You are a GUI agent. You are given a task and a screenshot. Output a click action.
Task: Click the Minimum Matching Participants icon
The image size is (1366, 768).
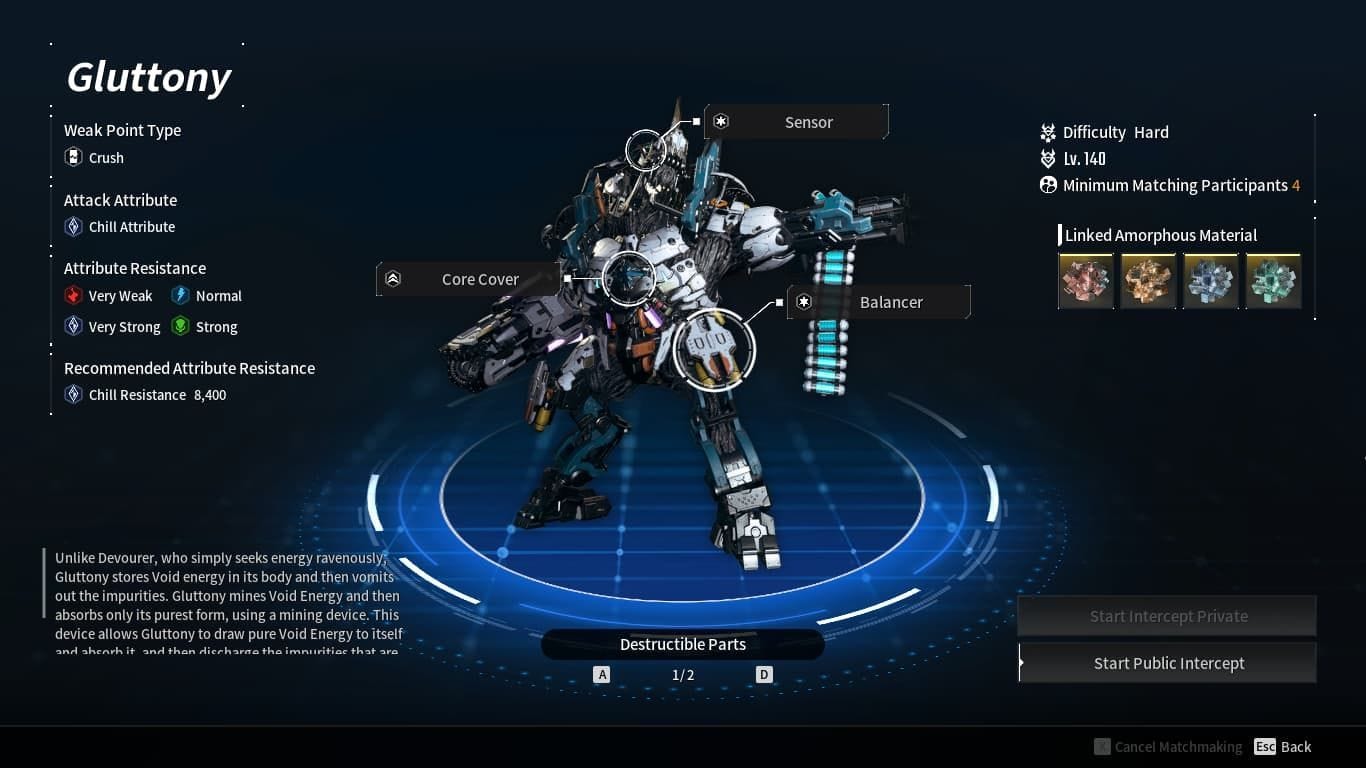(x=1047, y=184)
